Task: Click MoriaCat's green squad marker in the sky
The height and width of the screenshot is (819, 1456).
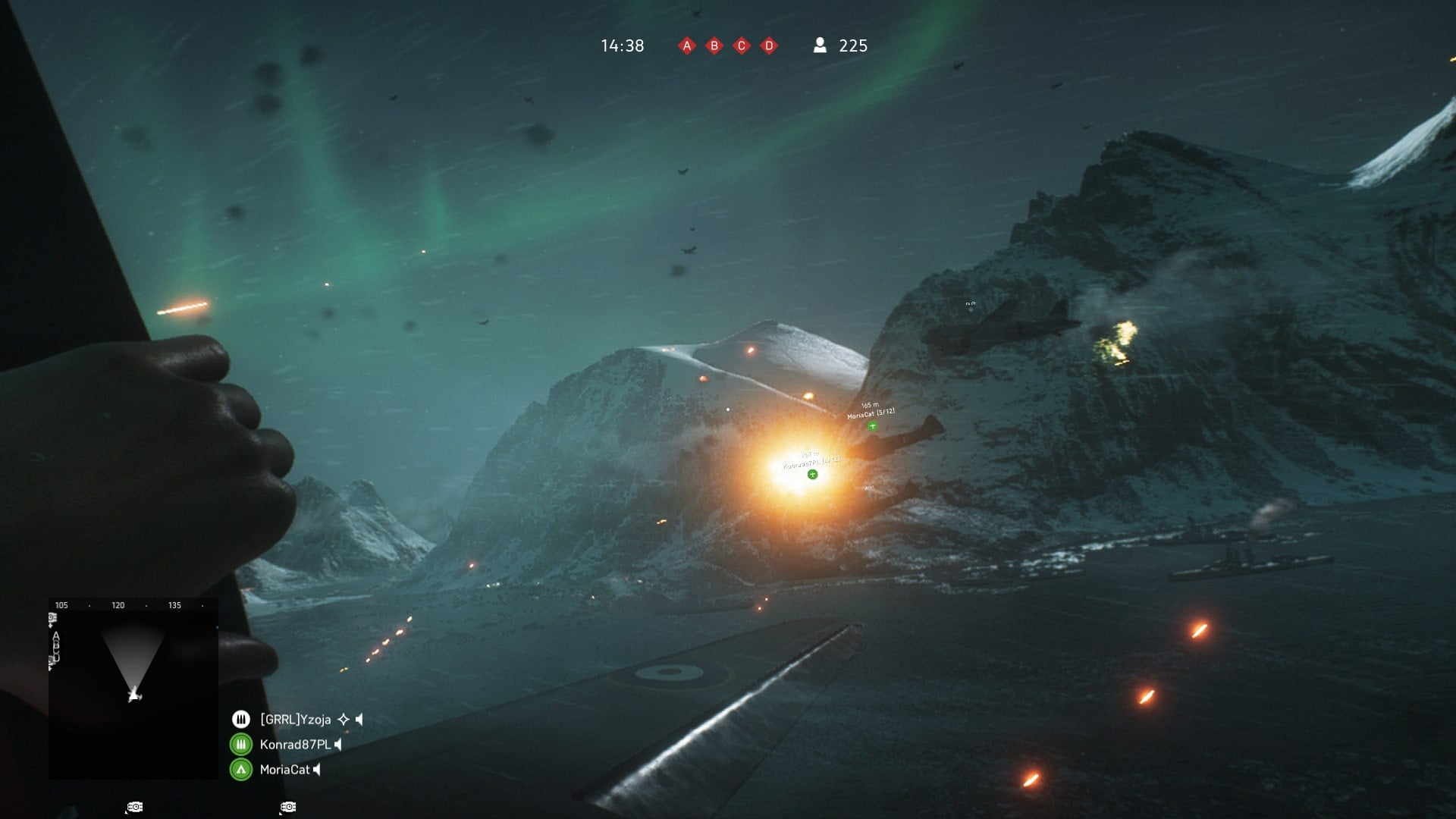Action: [x=872, y=426]
